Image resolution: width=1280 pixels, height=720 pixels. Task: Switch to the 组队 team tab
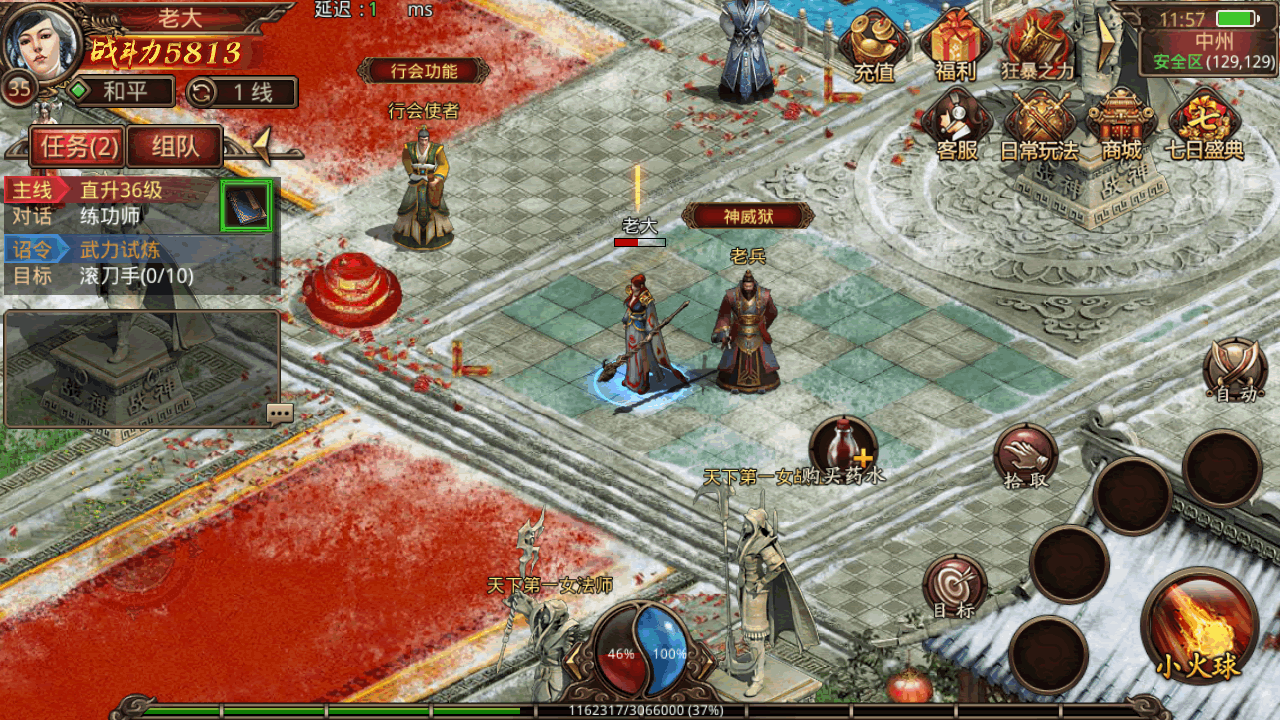pos(174,147)
